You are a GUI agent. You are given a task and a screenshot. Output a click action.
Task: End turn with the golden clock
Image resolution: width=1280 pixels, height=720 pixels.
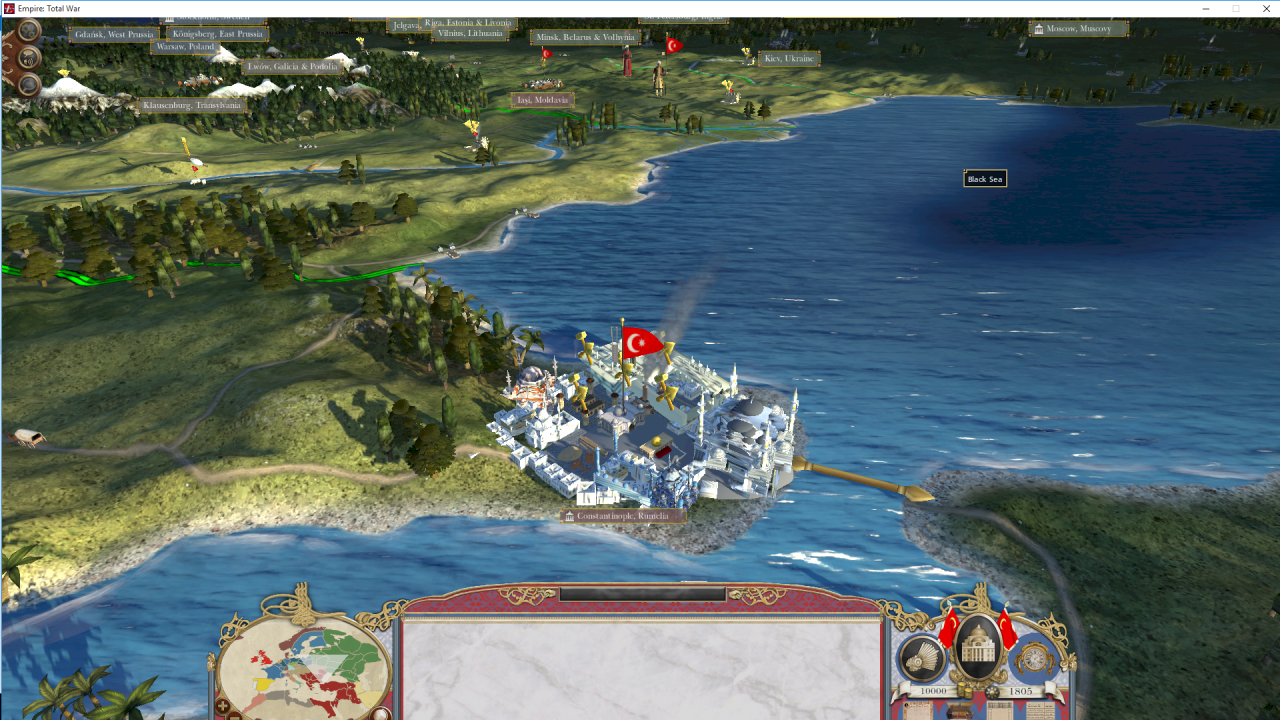point(1034,659)
